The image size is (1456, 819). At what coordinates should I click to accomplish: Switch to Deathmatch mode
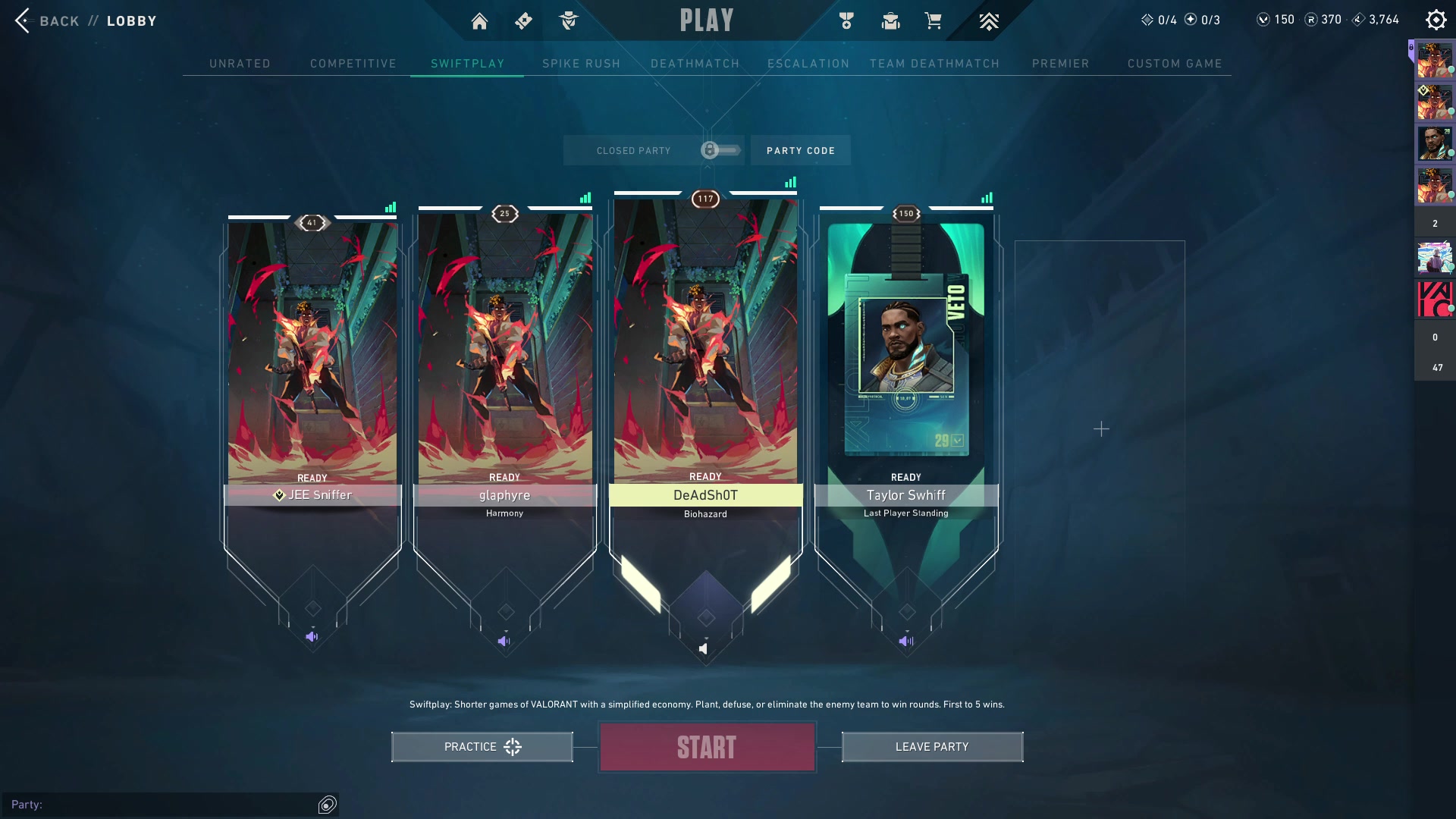695,64
